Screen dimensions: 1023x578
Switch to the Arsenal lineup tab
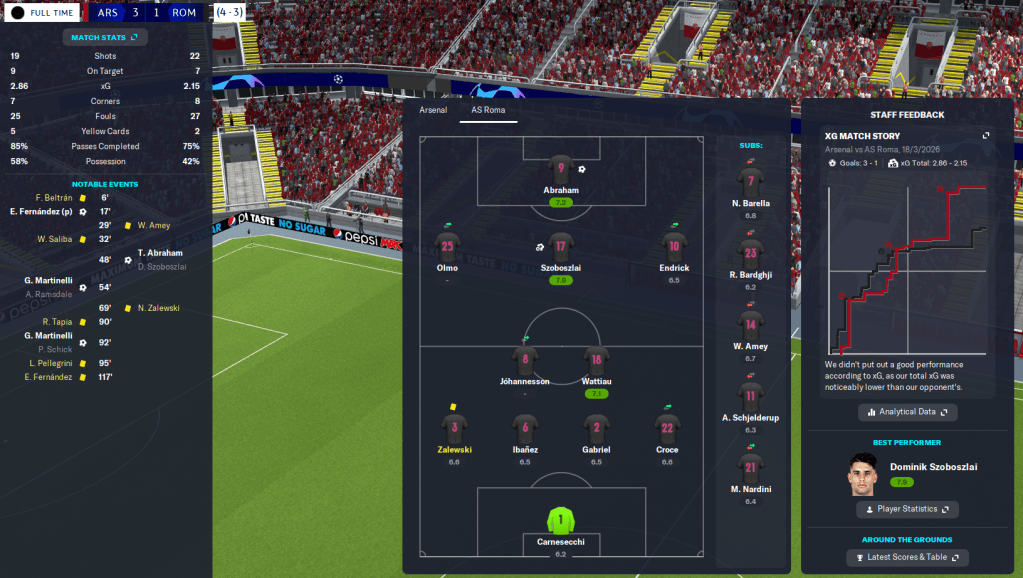[433, 110]
